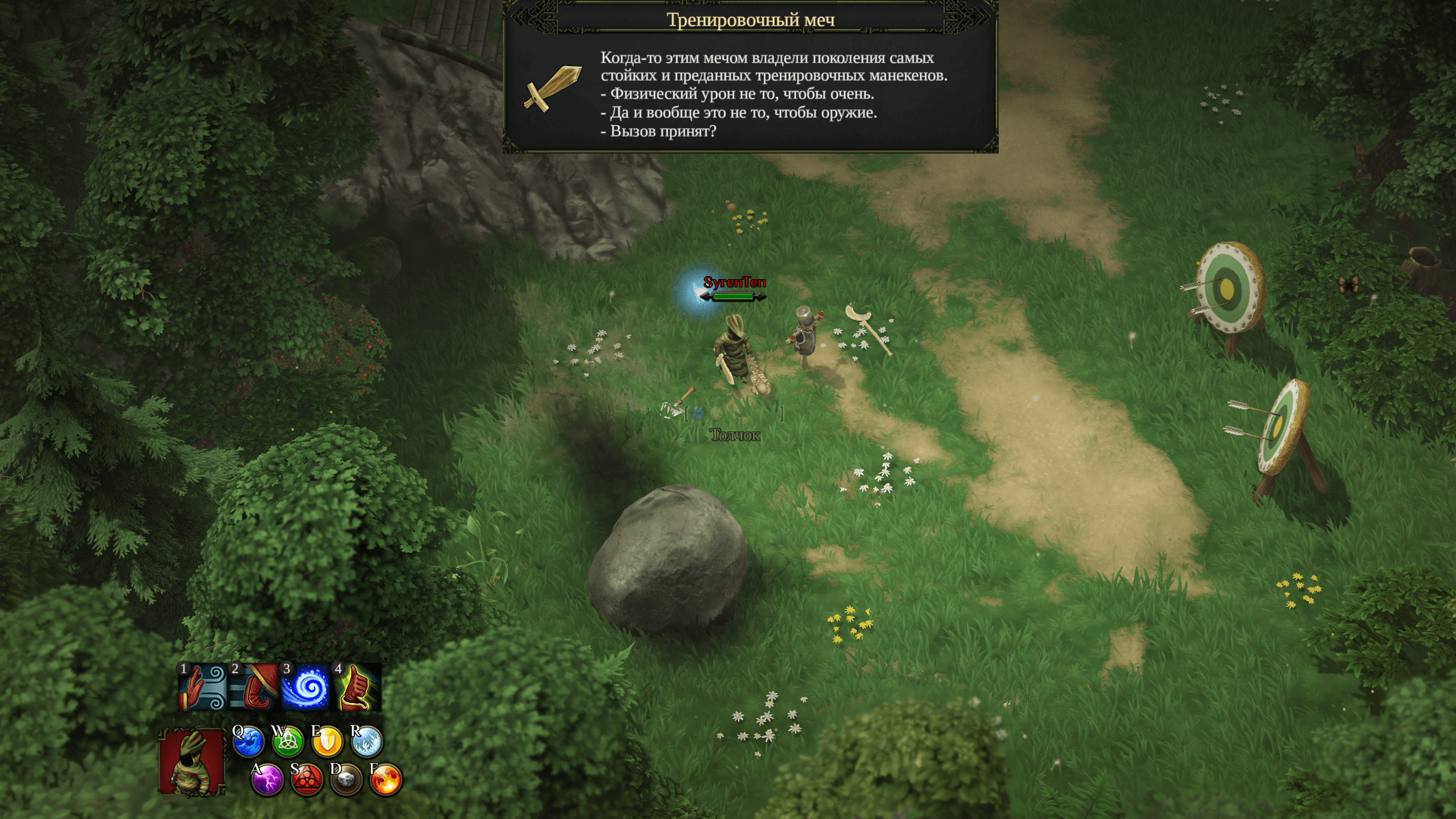Viewport: 1456px width, 819px height.
Task: Click the training sword icon in tooltip
Action: click(552, 89)
